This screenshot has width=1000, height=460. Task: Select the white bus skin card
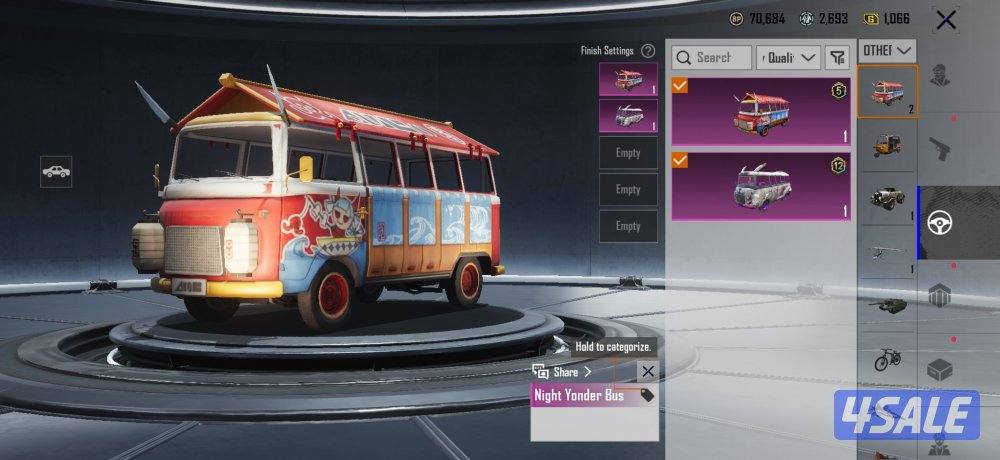coord(761,186)
